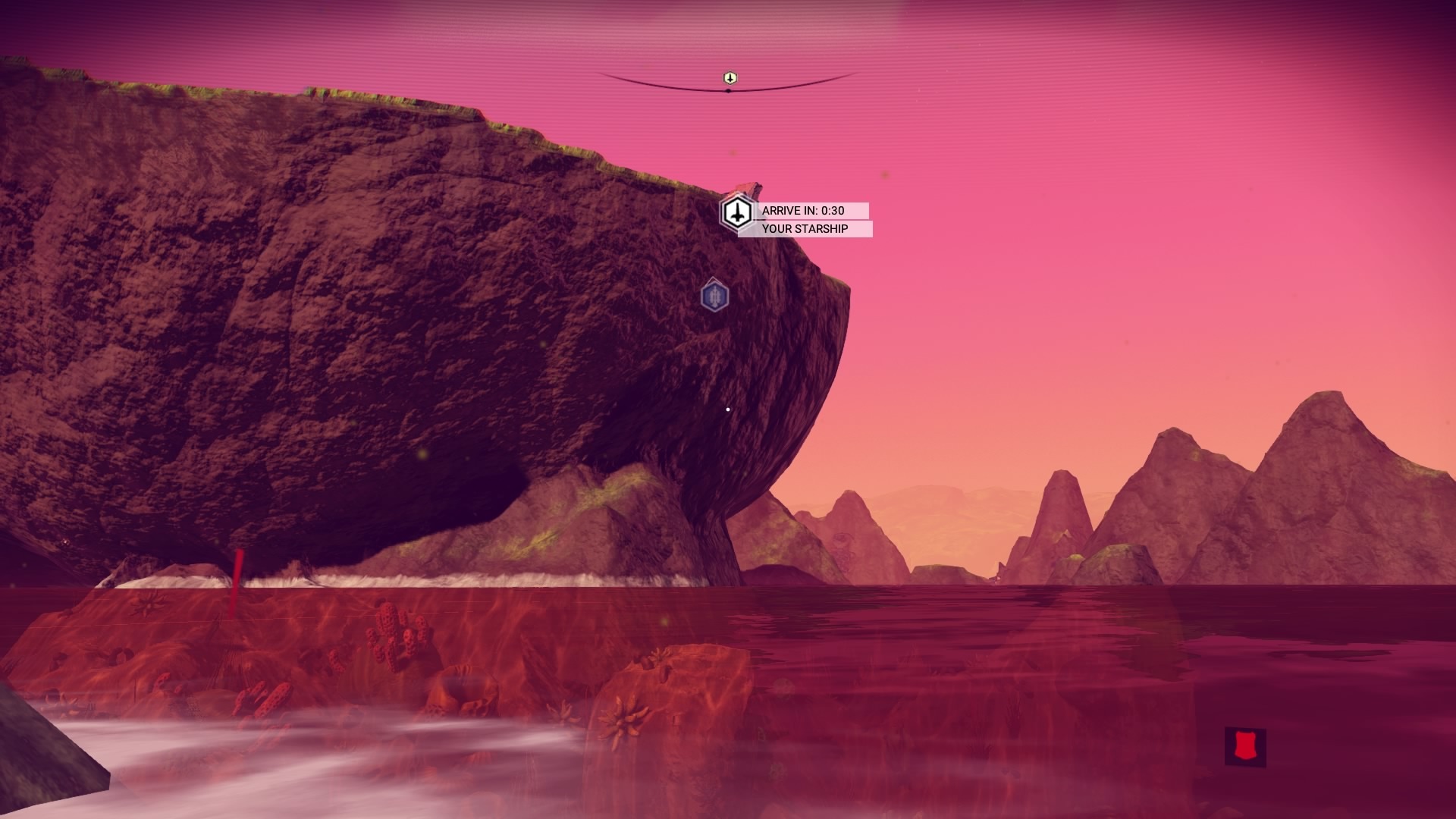Click the starship indicator on the compass
The image size is (1456, 819).
click(730, 78)
